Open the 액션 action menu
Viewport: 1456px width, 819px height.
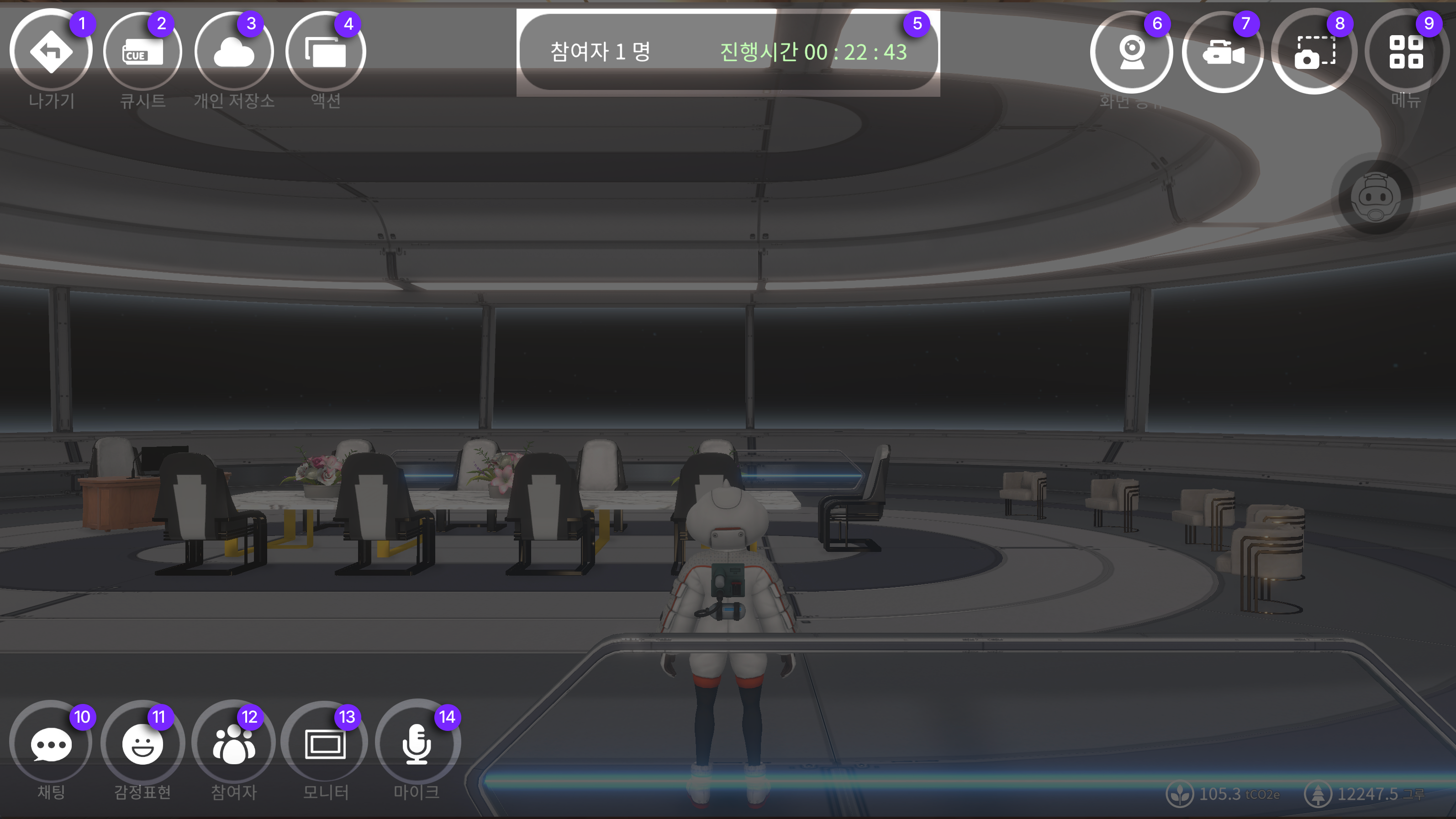[326, 52]
